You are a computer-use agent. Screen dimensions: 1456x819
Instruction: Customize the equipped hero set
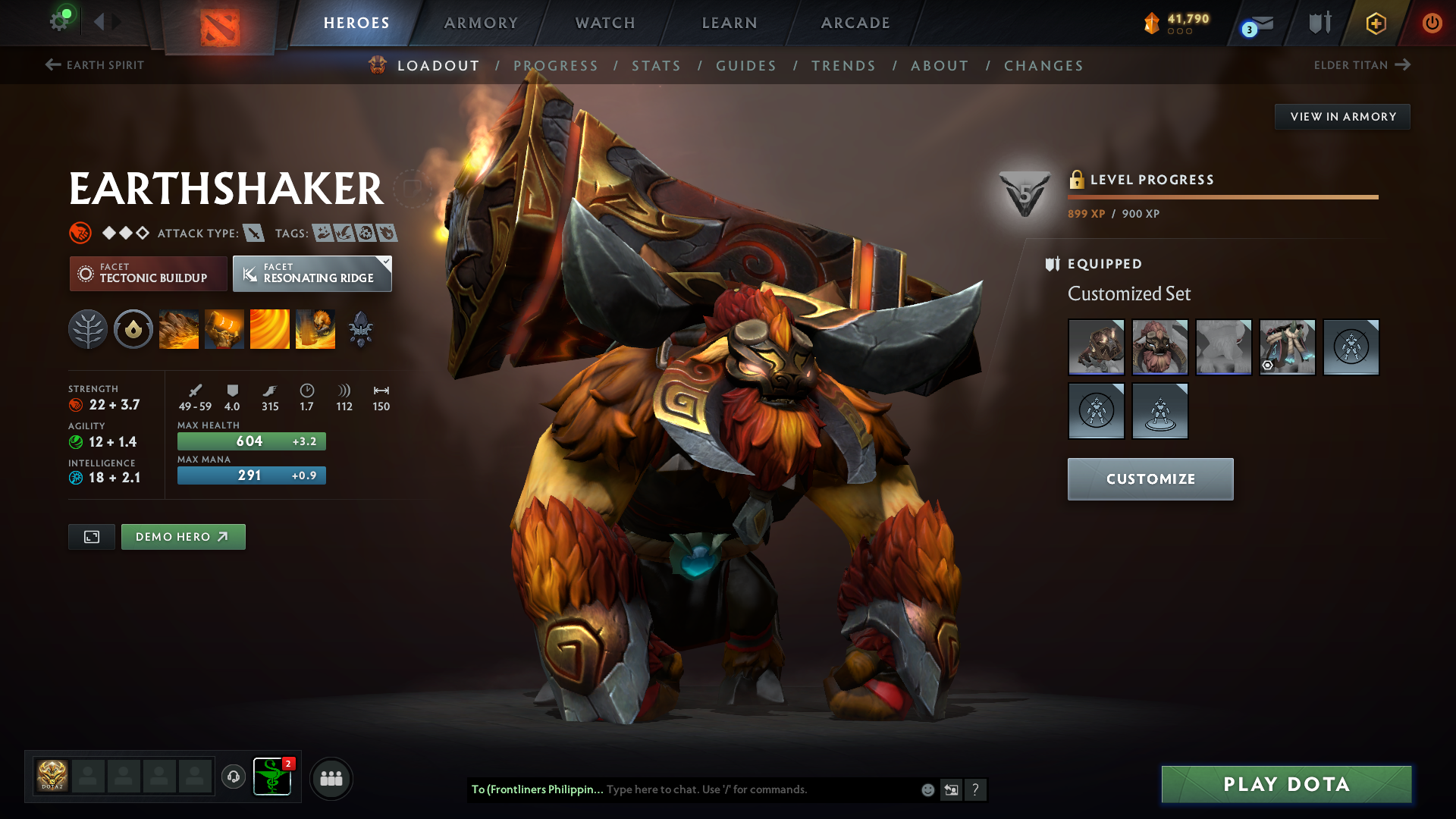click(x=1150, y=479)
